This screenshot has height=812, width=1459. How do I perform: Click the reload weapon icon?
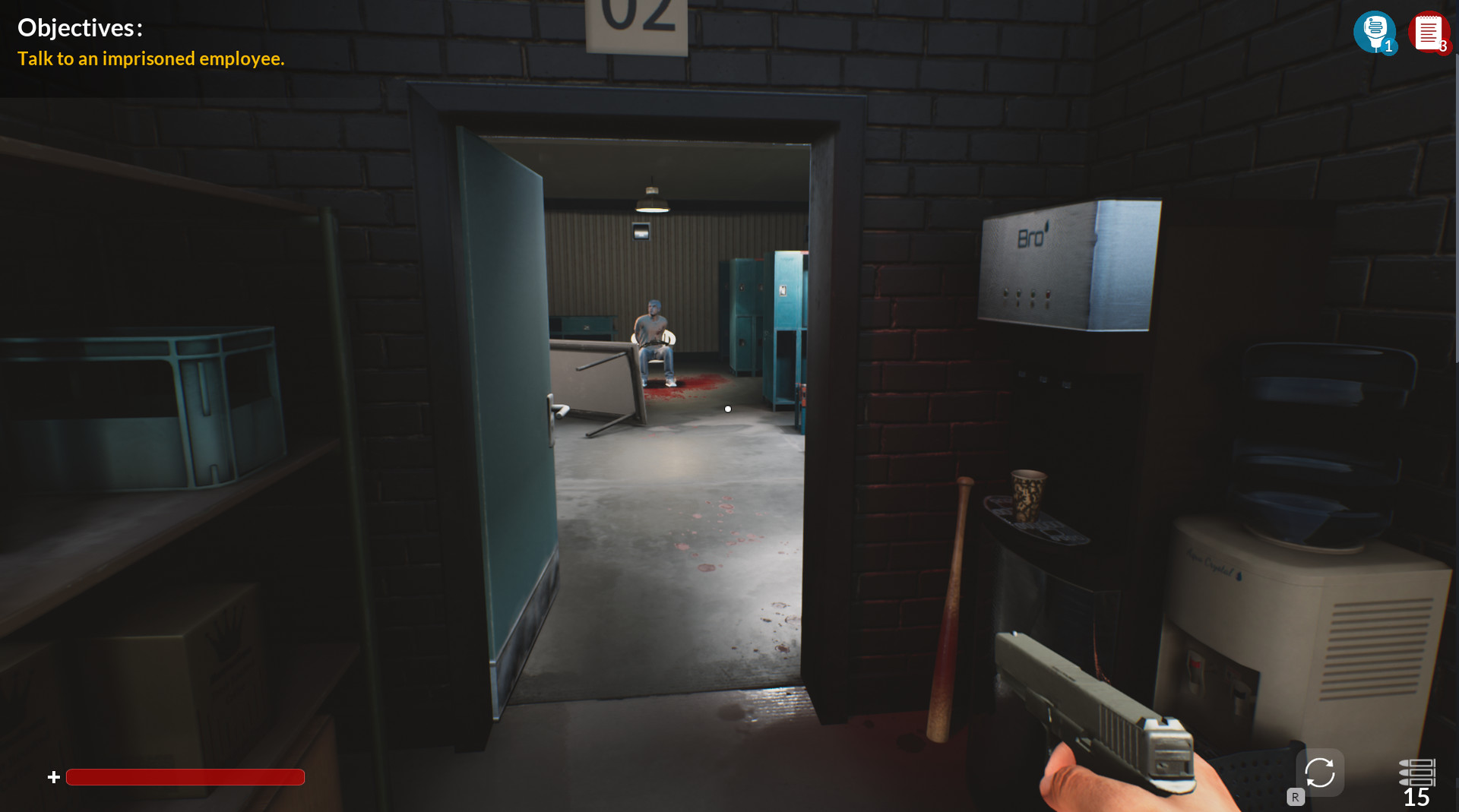1321,772
